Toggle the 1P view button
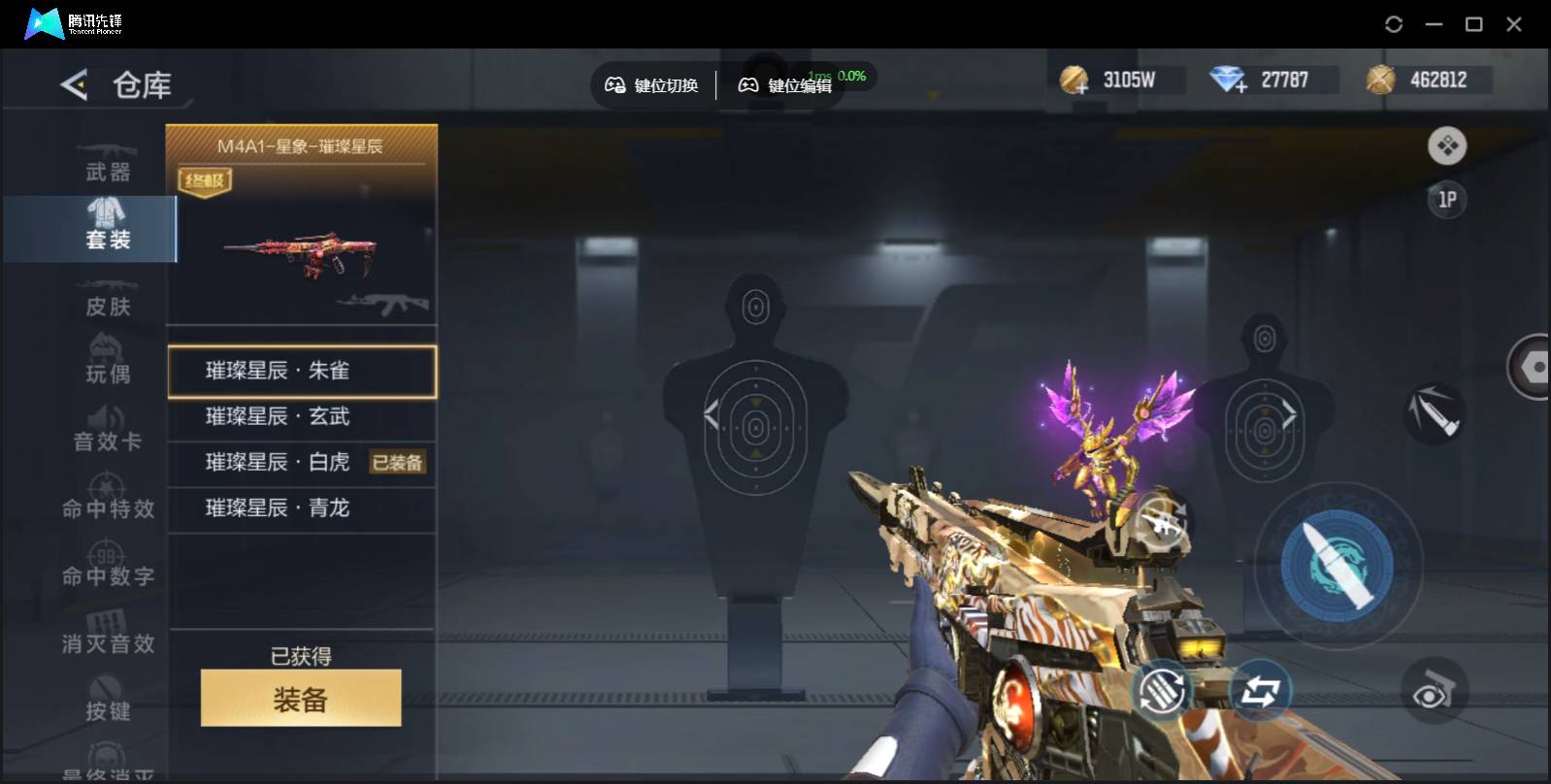Image resolution: width=1551 pixels, height=784 pixels. coord(1446,200)
